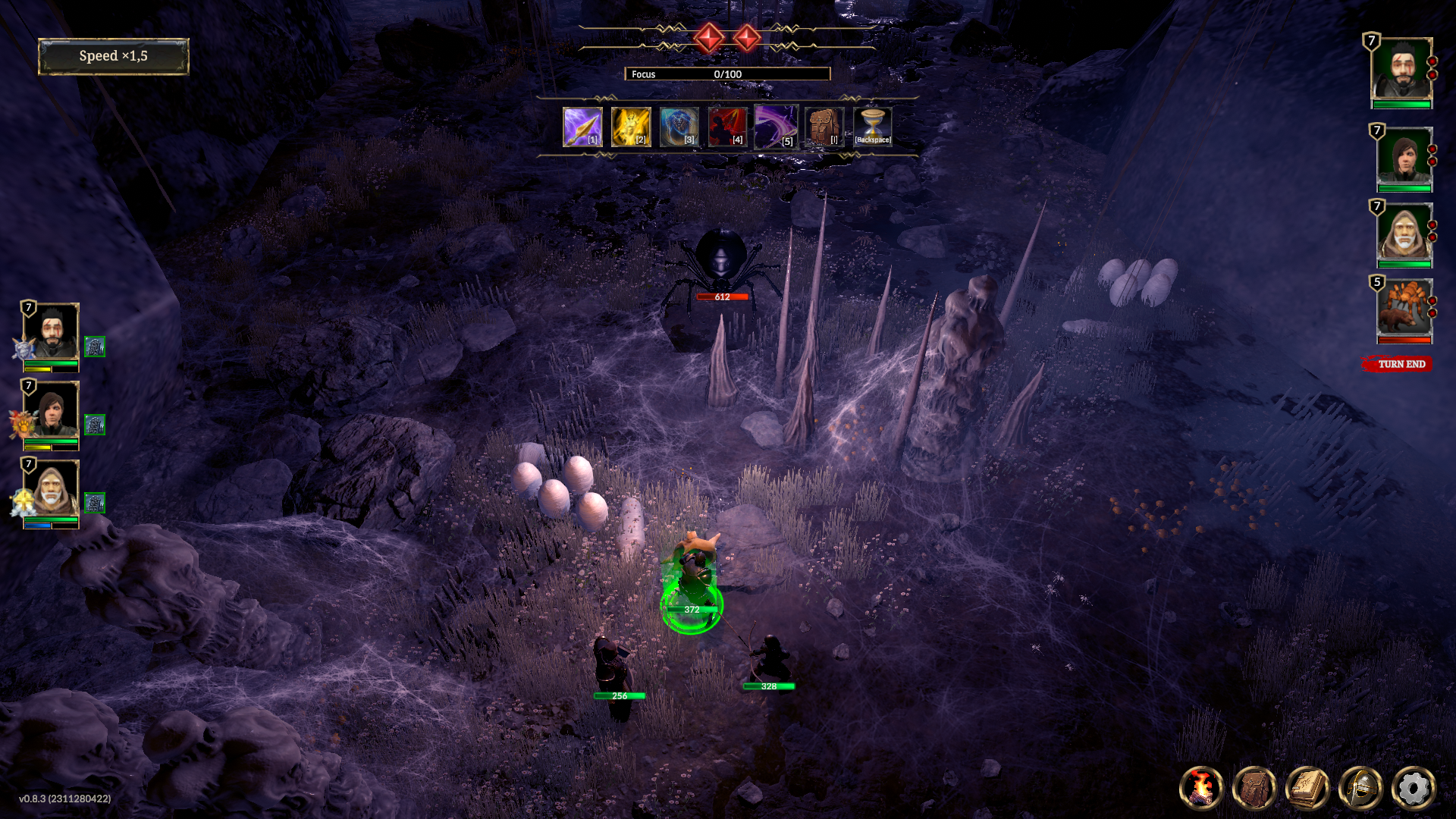Open the helmet character sheet
This screenshot has width=1456, height=819.
click(1360, 788)
